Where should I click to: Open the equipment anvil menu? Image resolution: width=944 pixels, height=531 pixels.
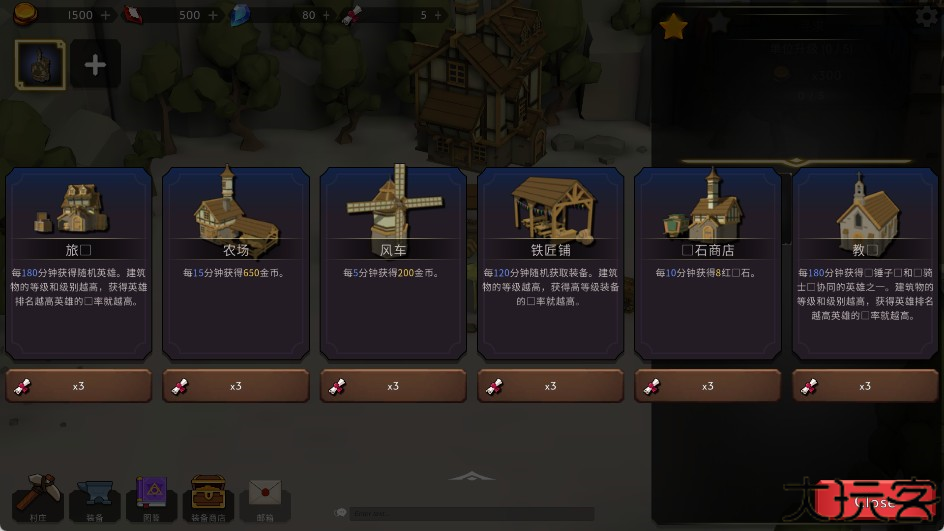pyautogui.click(x=95, y=502)
